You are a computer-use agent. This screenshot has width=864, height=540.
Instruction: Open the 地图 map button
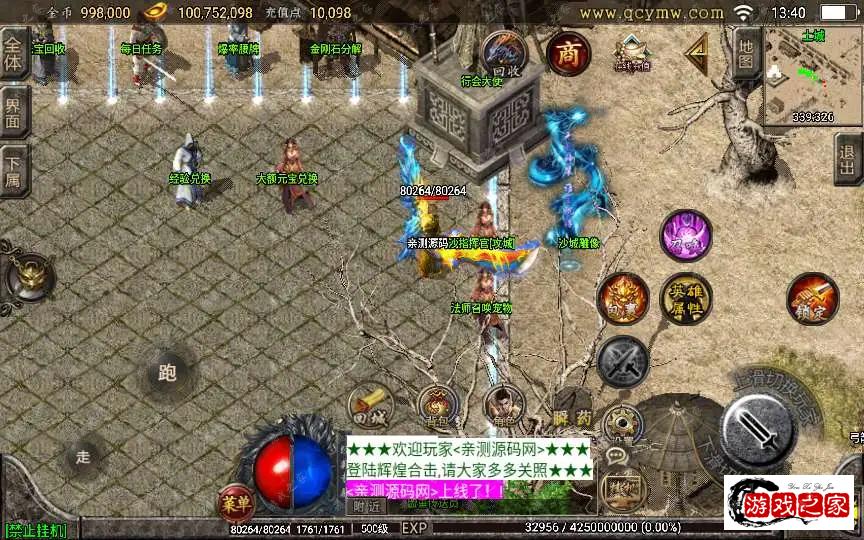(746, 52)
